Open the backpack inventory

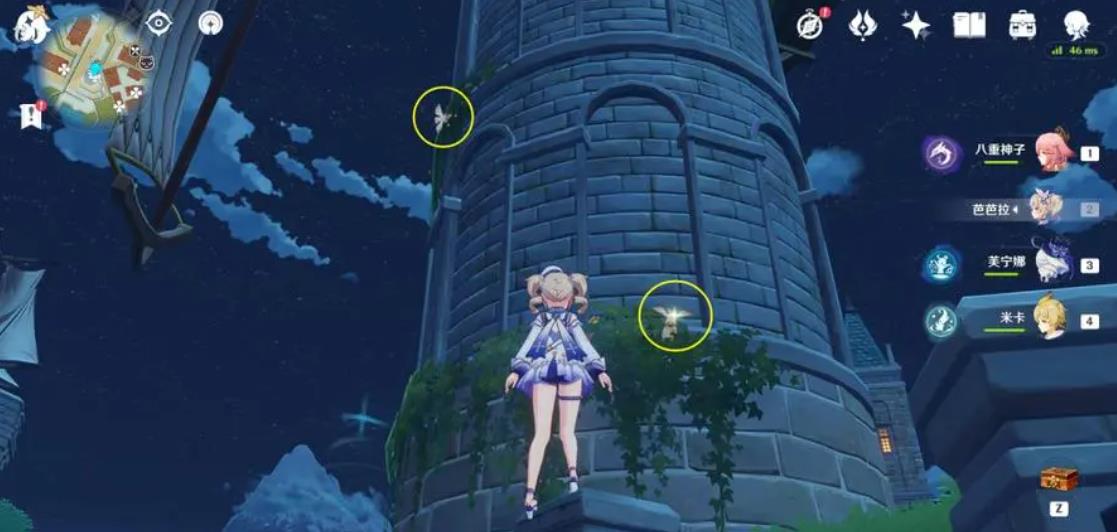click(1022, 25)
